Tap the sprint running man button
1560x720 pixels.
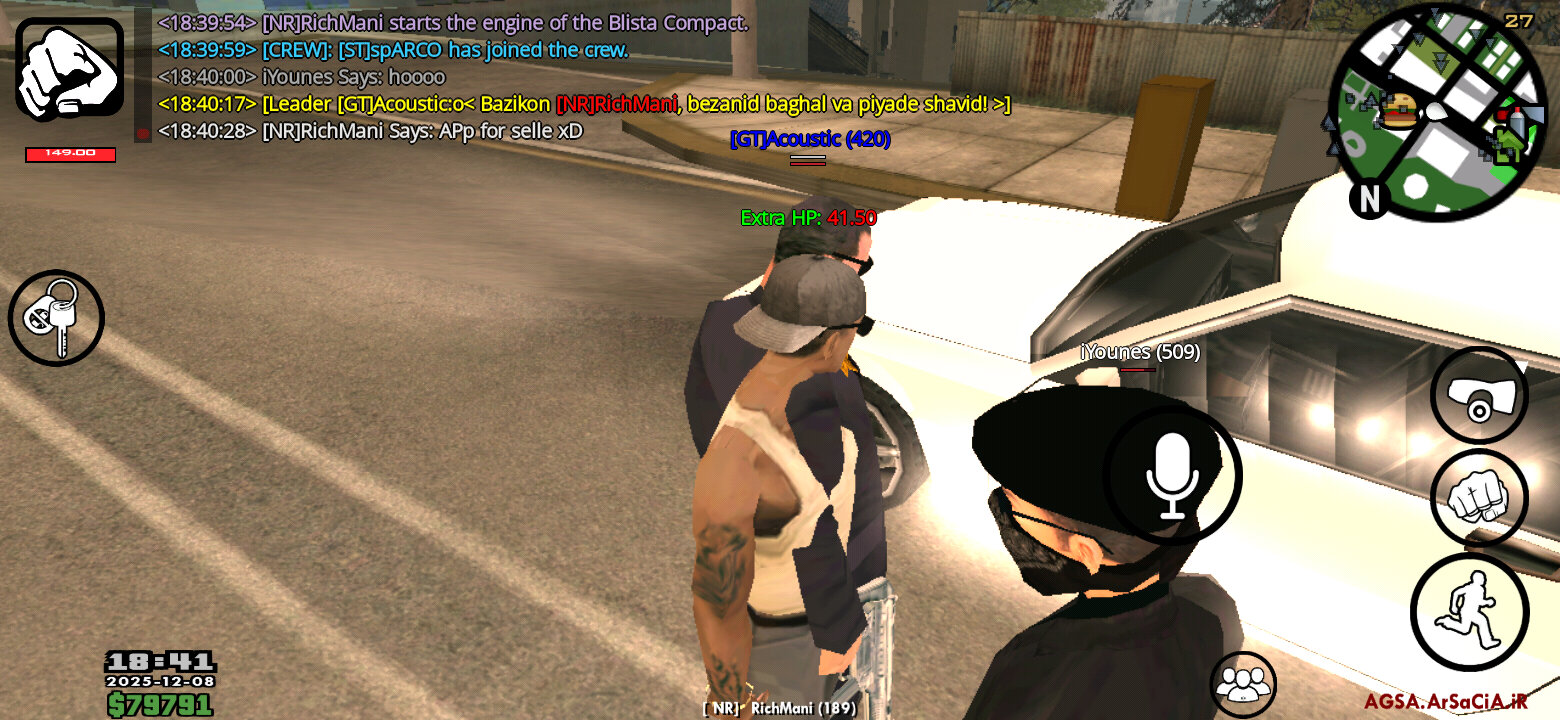pyautogui.click(x=1469, y=611)
